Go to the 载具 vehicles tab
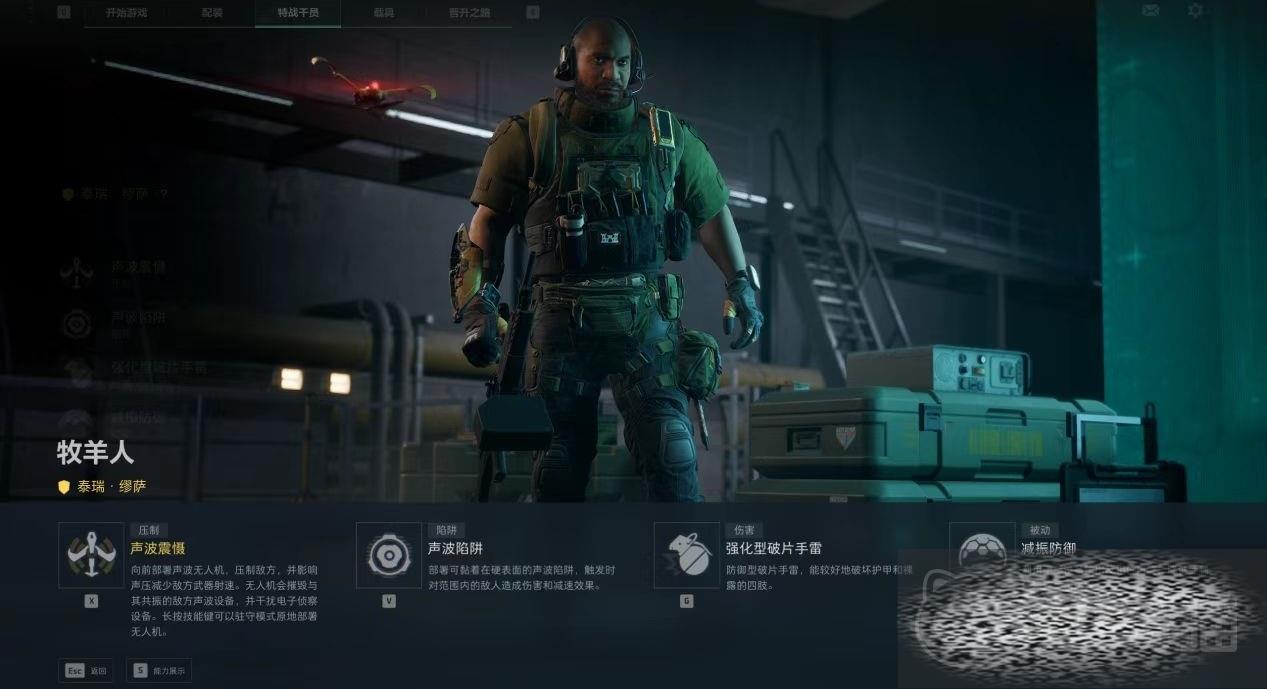The width and height of the screenshot is (1267, 689). click(x=384, y=13)
